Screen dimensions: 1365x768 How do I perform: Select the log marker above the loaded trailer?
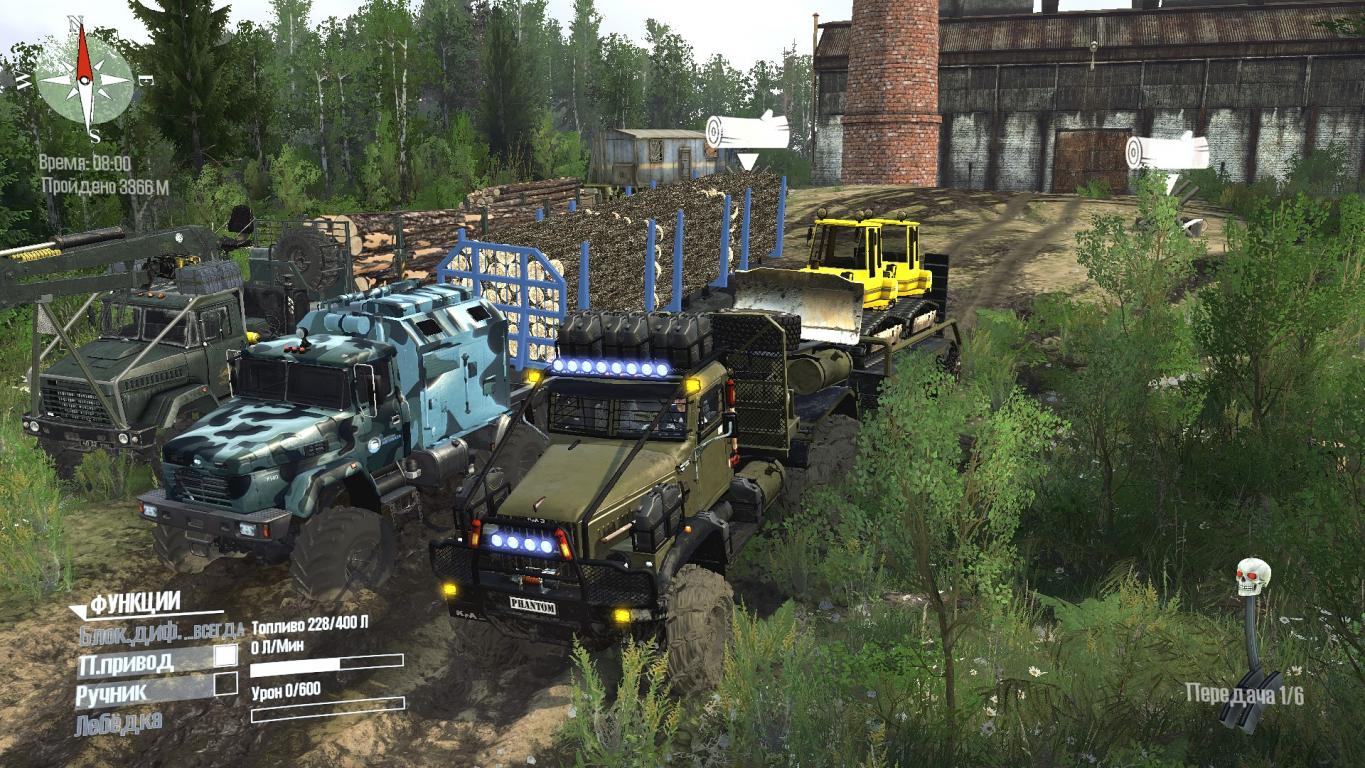pos(746,132)
